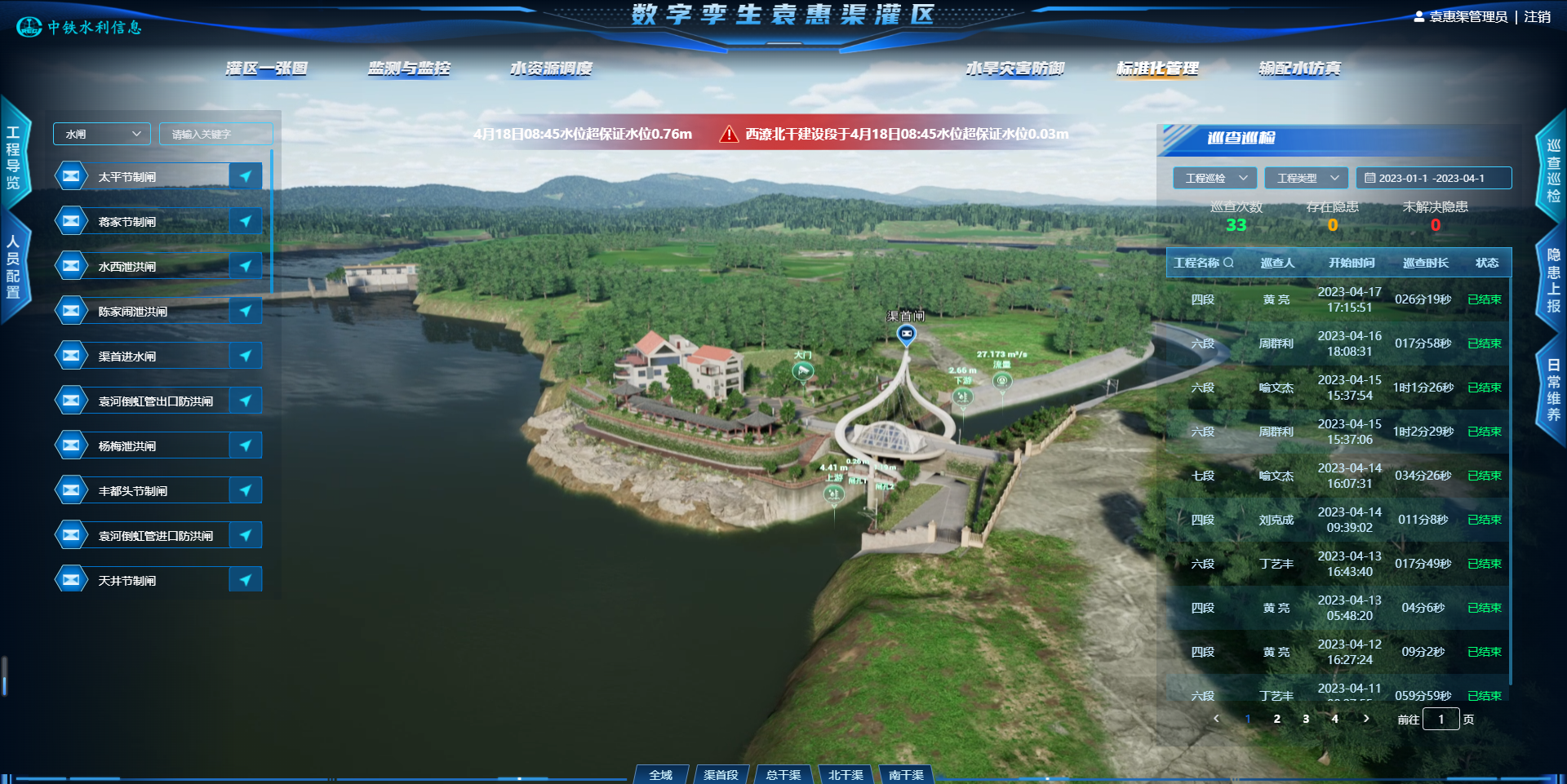The width and height of the screenshot is (1567, 784).
Task: Switch the view to 总干渠
Action: click(x=783, y=774)
